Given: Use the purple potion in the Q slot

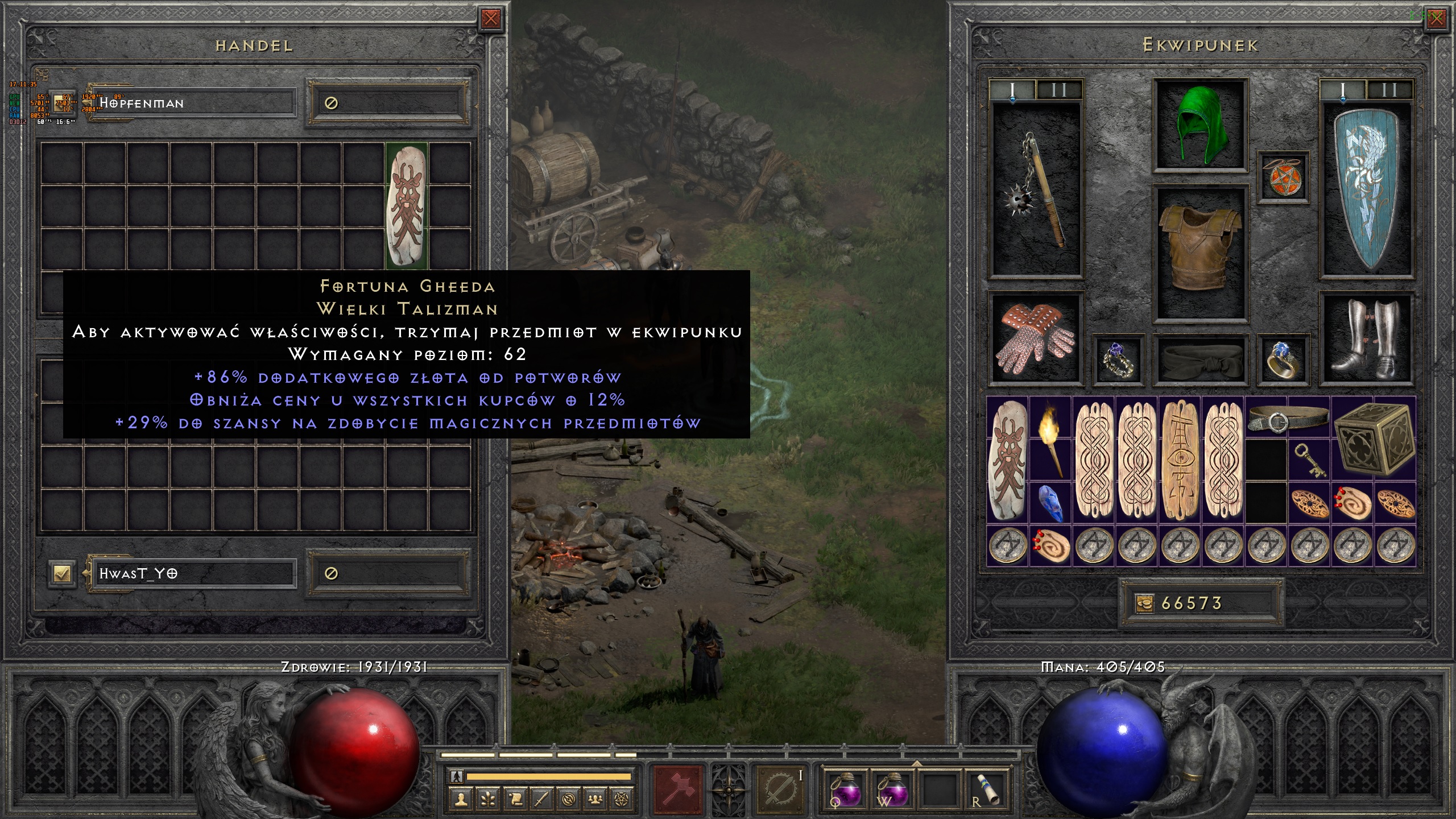Looking at the screenshot, I should pyautogui.click(x=846, y=789).
